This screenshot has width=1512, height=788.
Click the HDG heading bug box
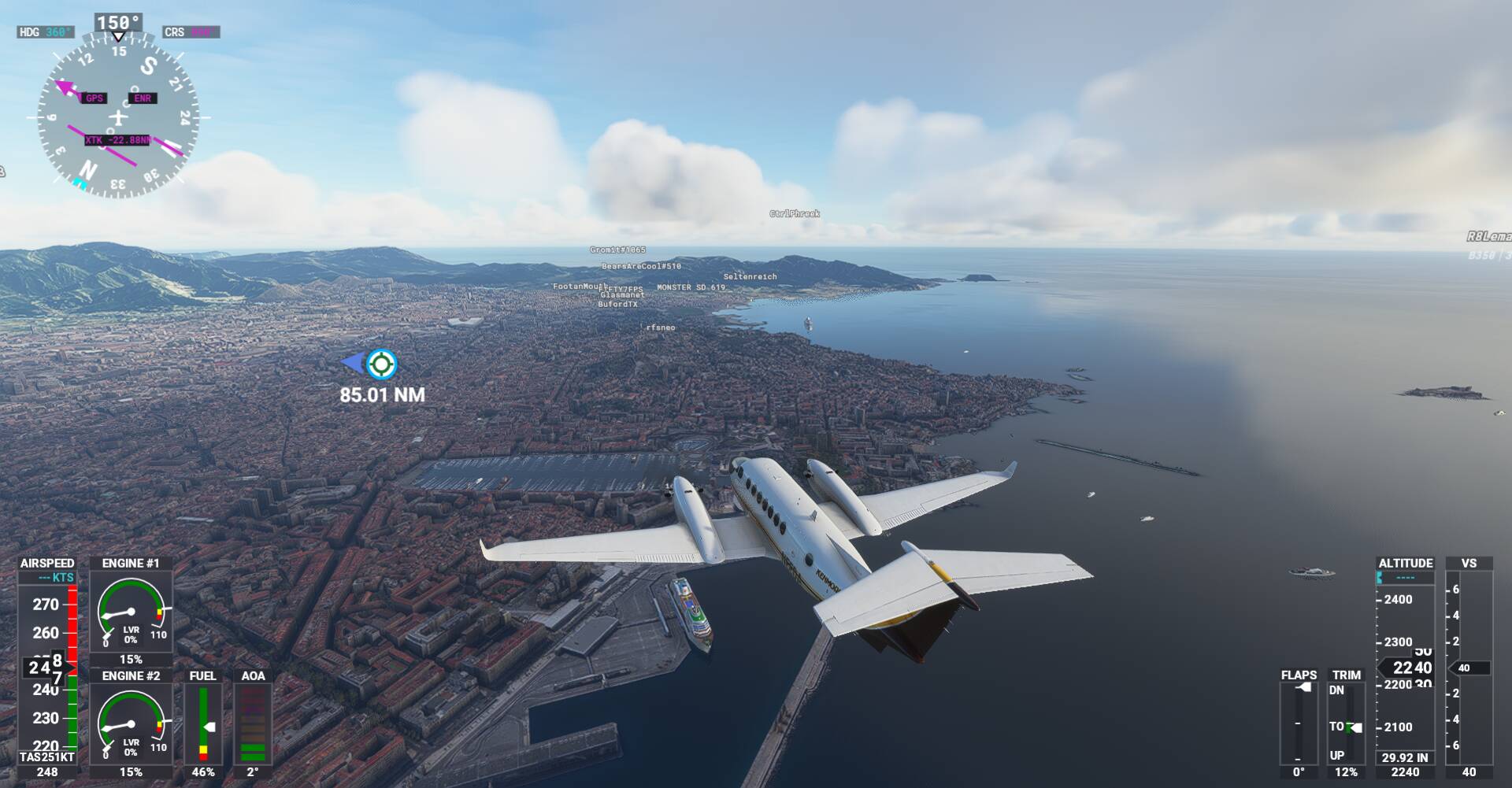[x=46, y=32]
